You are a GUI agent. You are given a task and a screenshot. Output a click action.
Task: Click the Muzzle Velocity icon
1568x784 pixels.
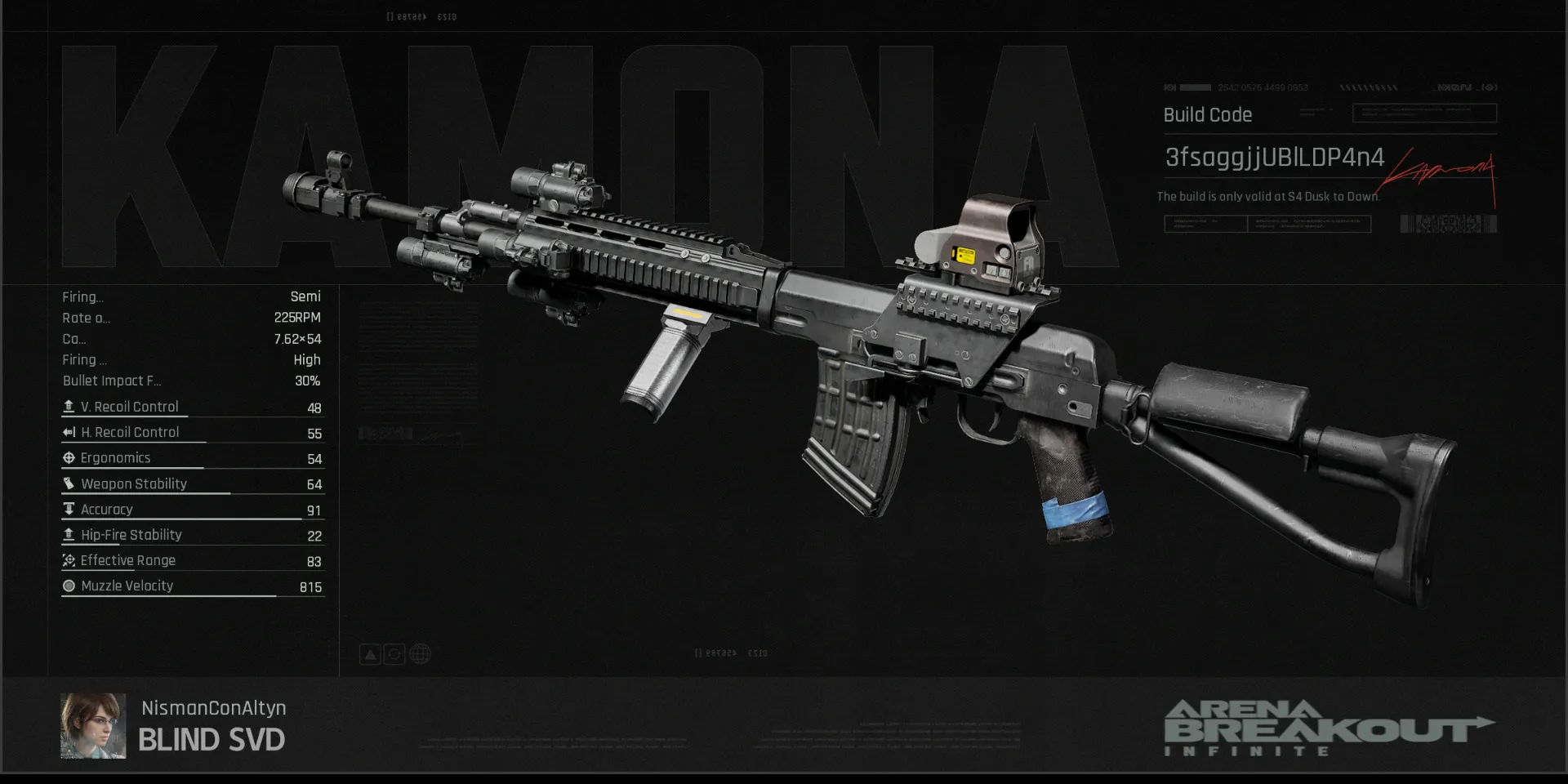(69, 586)
